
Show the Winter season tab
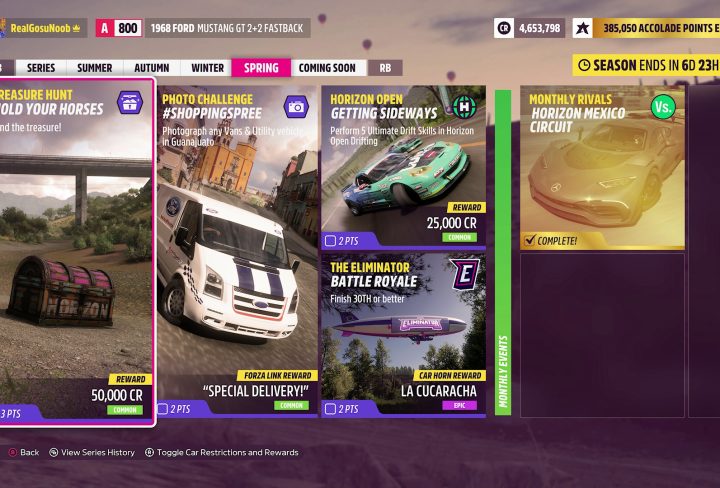[x=207, y=68]
